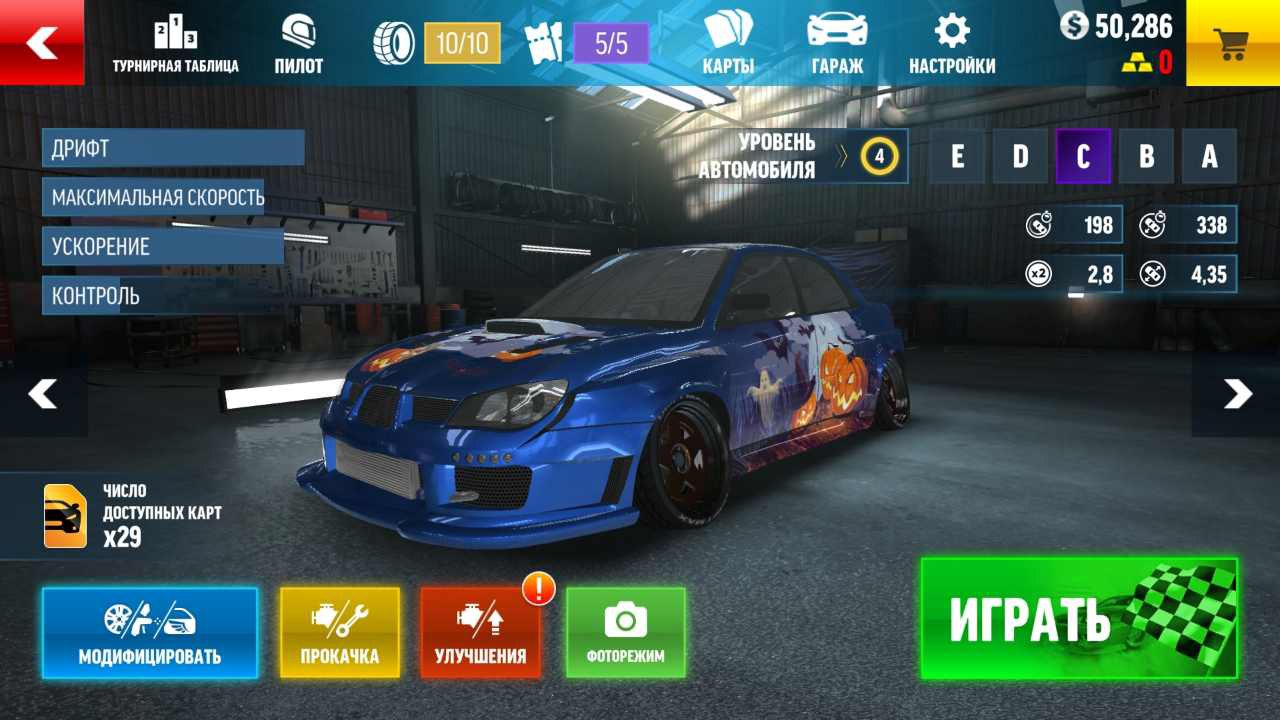Select car class E
The image size is (1280, 720).
click(957, 157)
